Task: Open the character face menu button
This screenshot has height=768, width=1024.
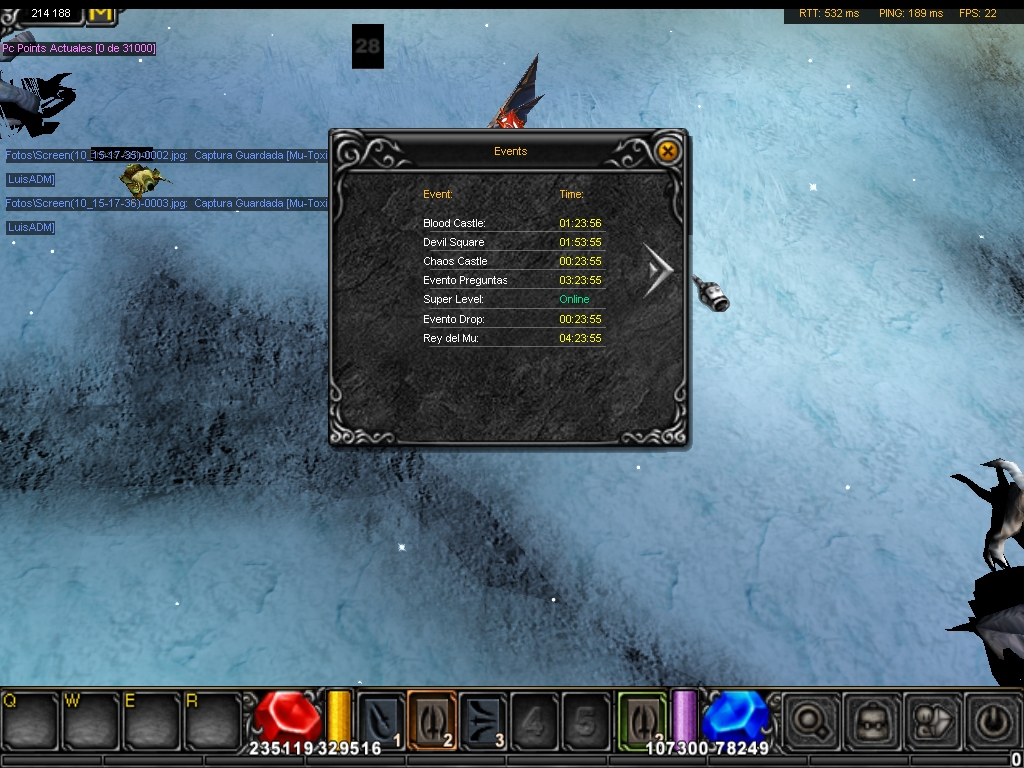Action: tap(872, 720)
